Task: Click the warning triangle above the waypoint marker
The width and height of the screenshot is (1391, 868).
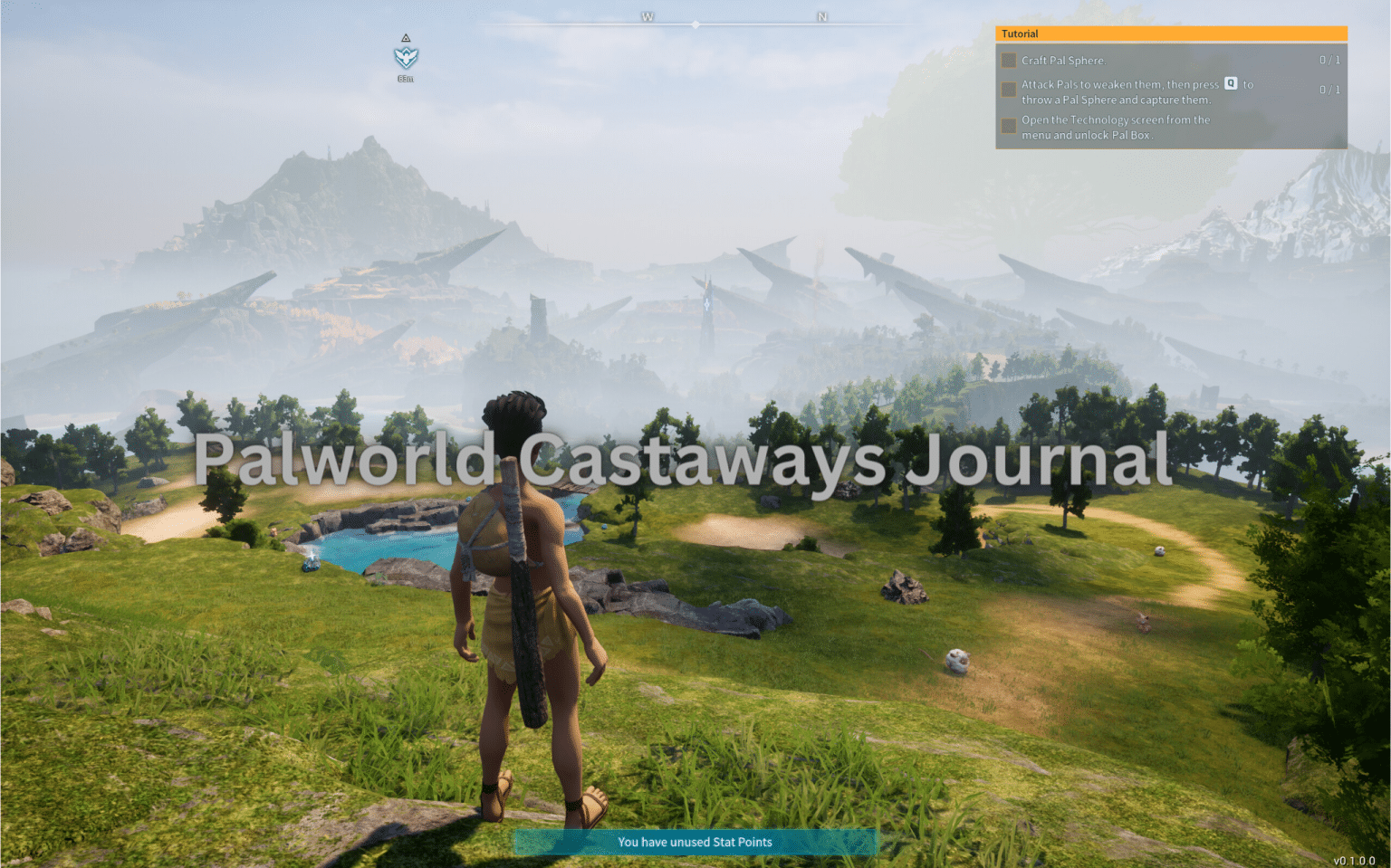Action: (405, 38)
